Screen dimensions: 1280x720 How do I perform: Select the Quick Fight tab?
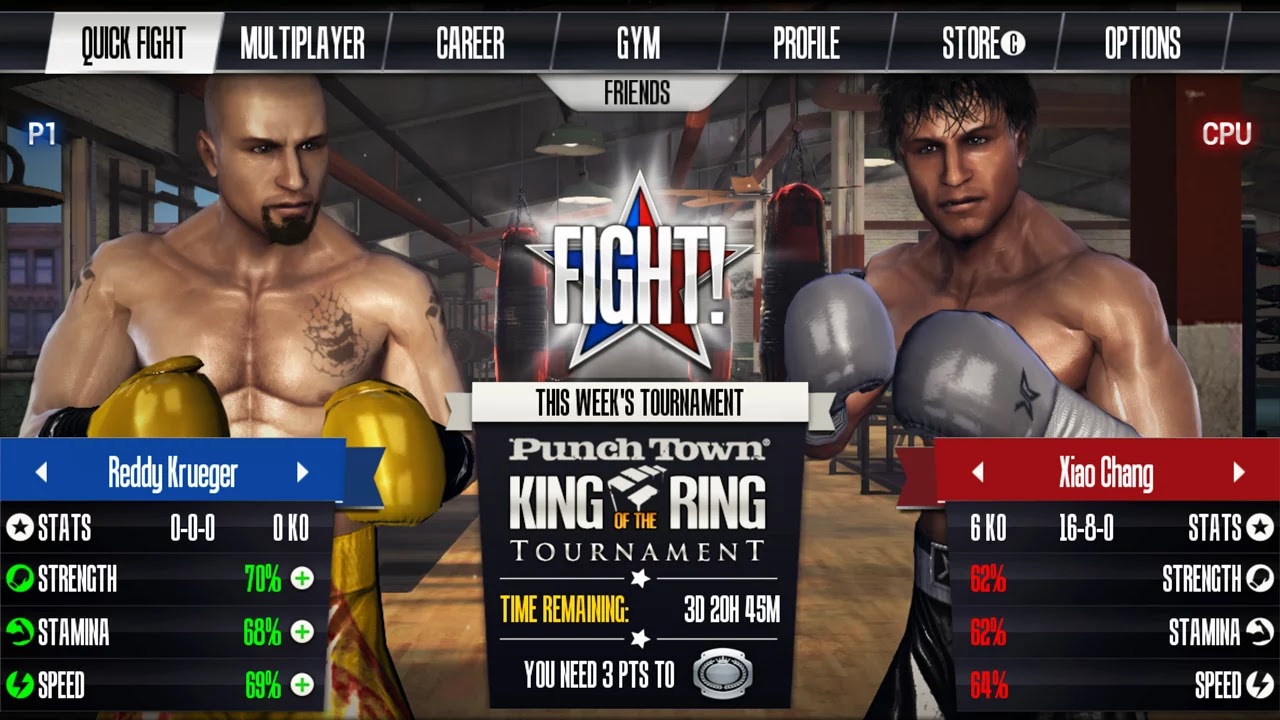pyautogui.click(x=133, y=43)
